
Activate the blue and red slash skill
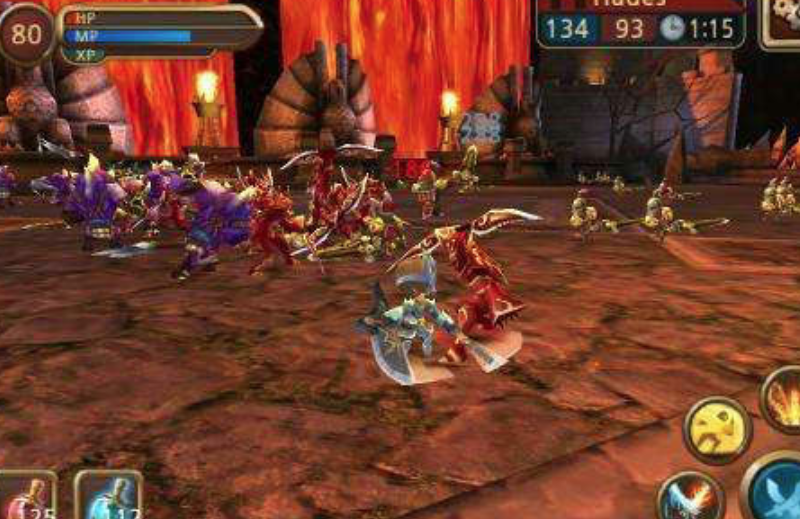coord(690,497)
